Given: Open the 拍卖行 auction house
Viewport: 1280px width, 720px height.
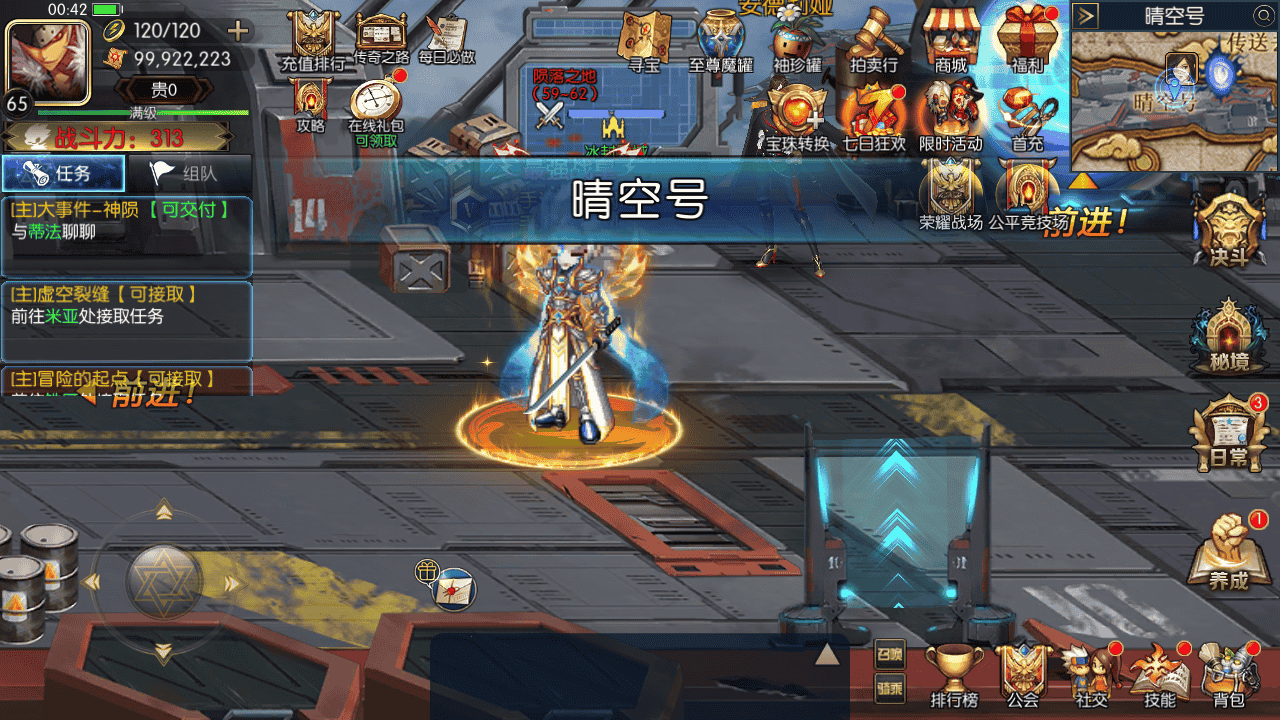Looking at the screenshot, I should [873, 40].
